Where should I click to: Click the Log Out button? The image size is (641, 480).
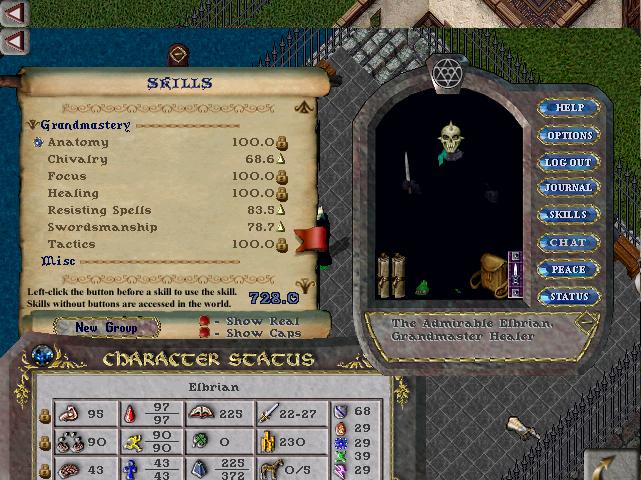[569, 162]
